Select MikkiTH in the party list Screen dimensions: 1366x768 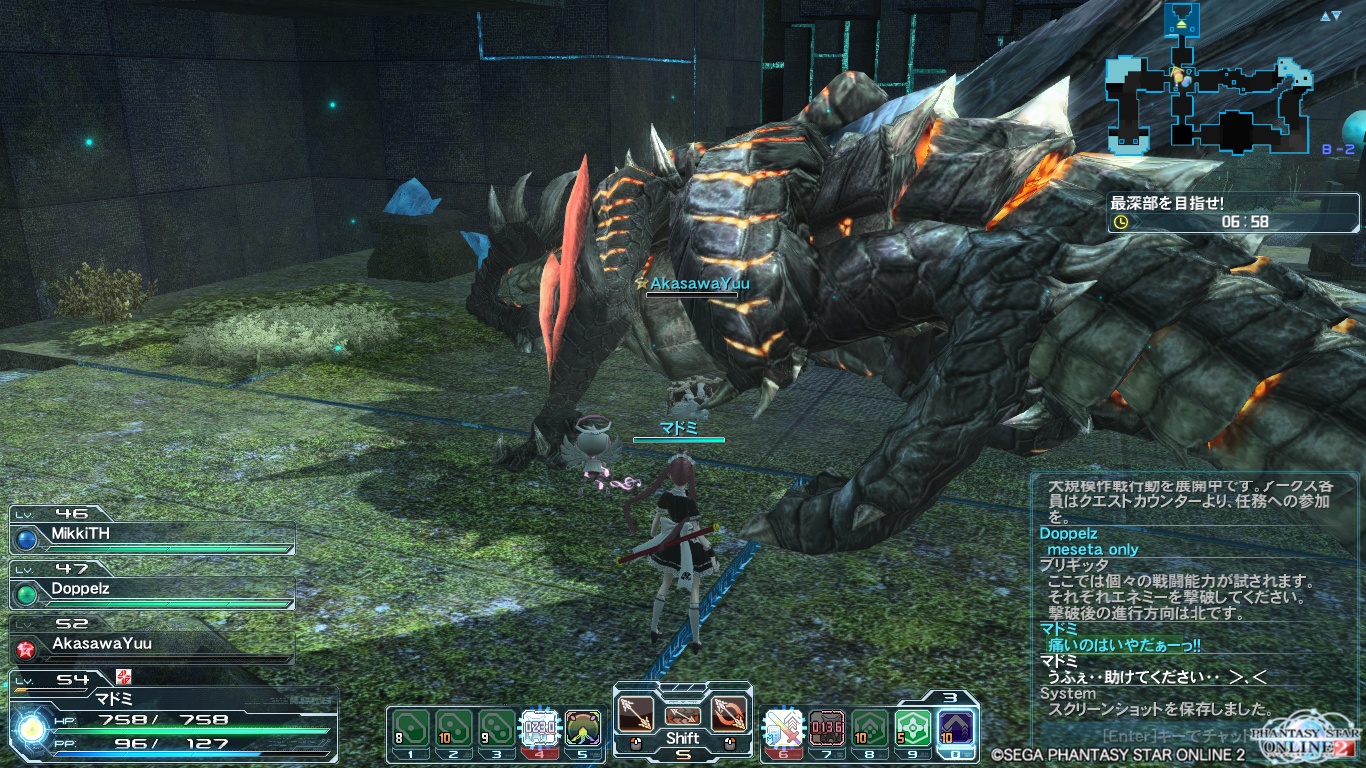[150, 534]
